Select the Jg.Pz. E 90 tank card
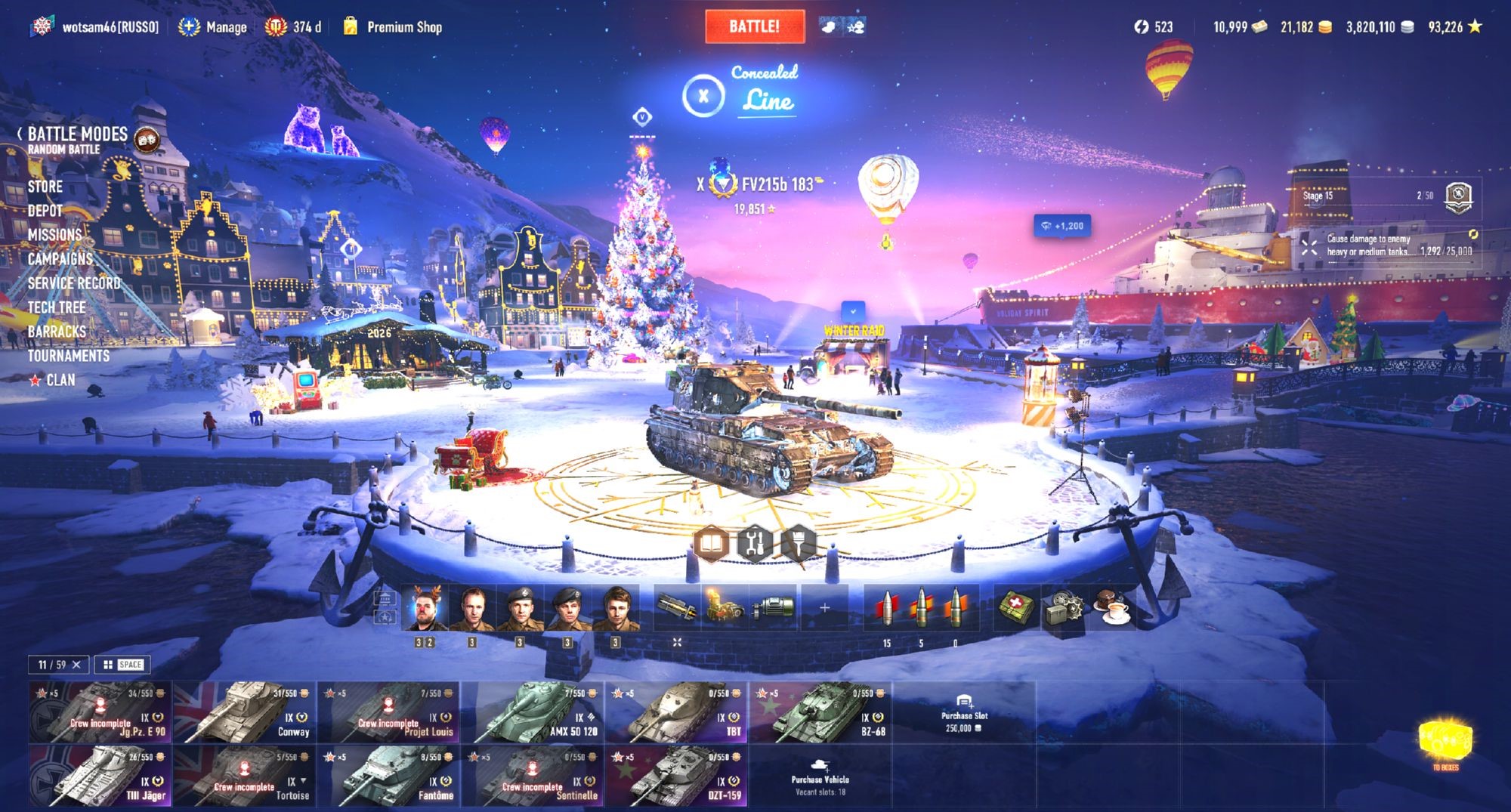Screen dimensions: 1511x812 (100, 712)
